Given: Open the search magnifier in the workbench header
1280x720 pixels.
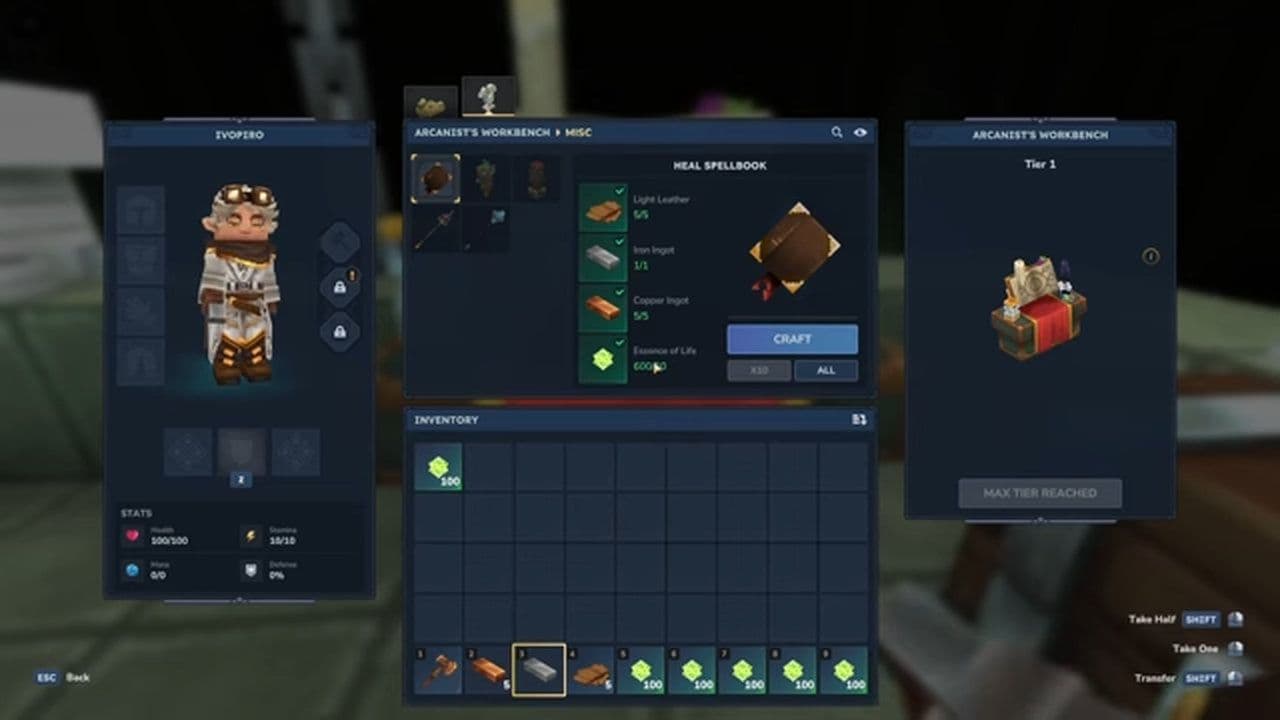Looking at the screenshot, I should pyautogui.click(x=837, y=131).
